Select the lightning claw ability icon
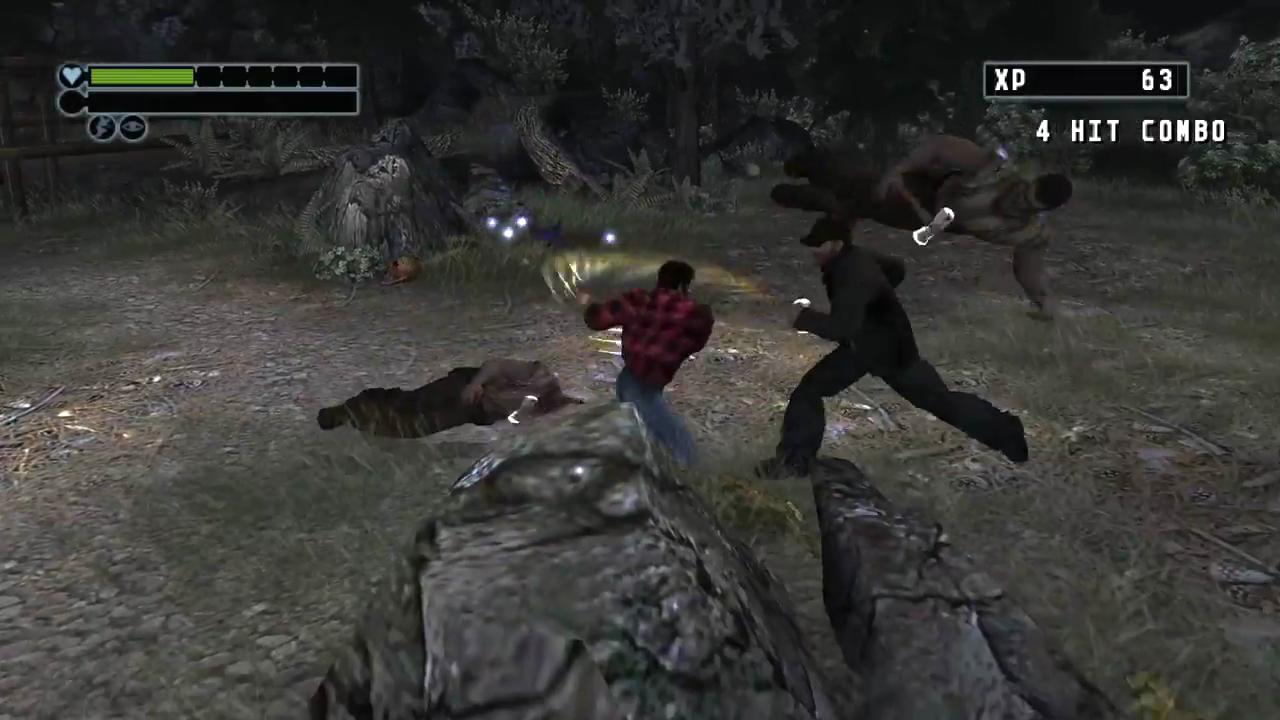 pyautogui.click(x=102, y=128)
